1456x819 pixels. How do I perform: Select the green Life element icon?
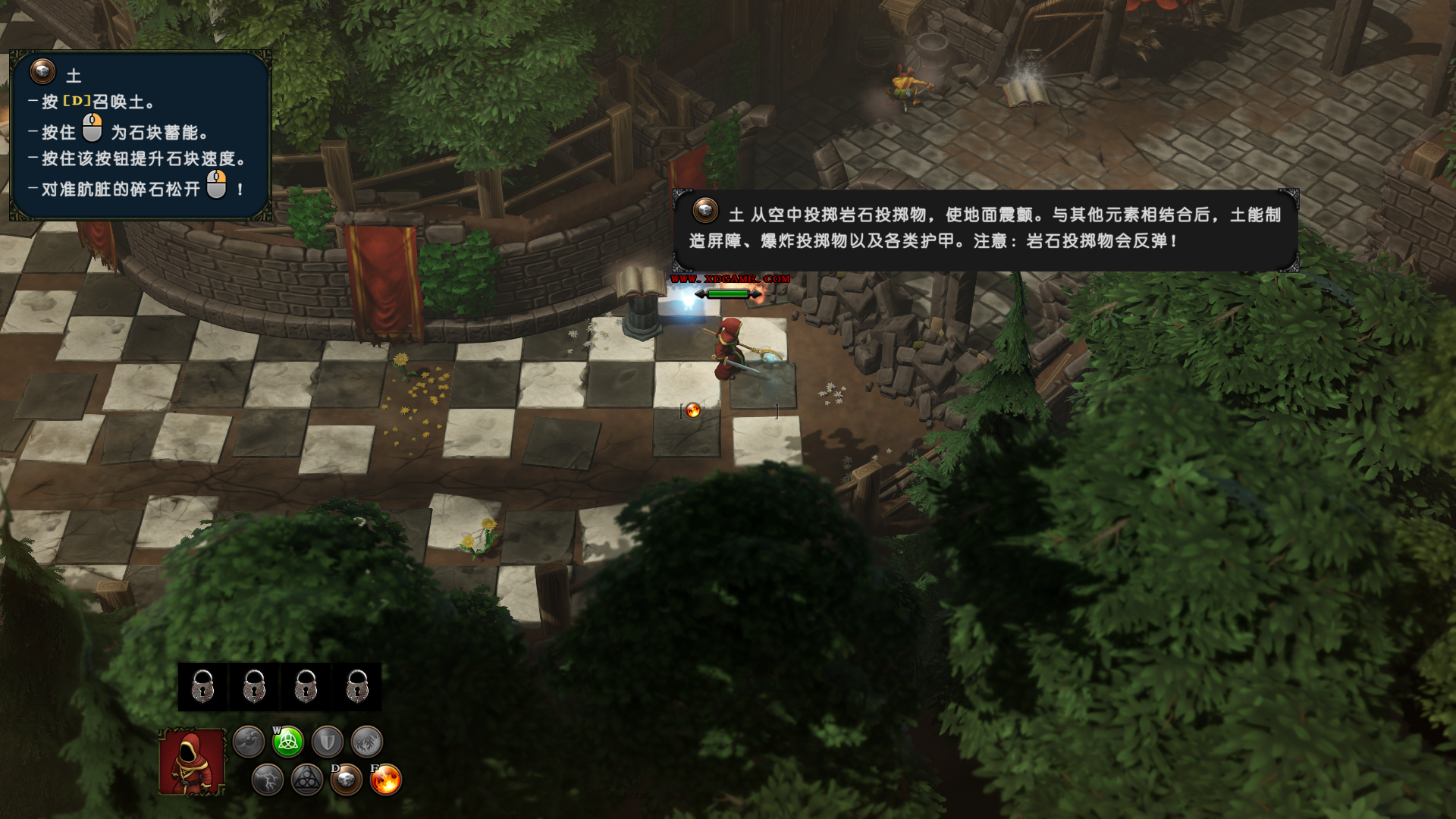click(288, 742)
